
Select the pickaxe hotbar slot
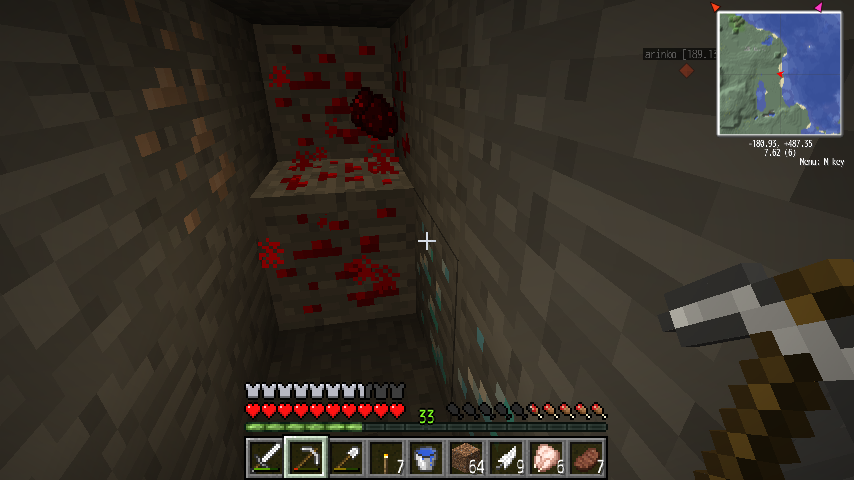(x=305, y=459)
